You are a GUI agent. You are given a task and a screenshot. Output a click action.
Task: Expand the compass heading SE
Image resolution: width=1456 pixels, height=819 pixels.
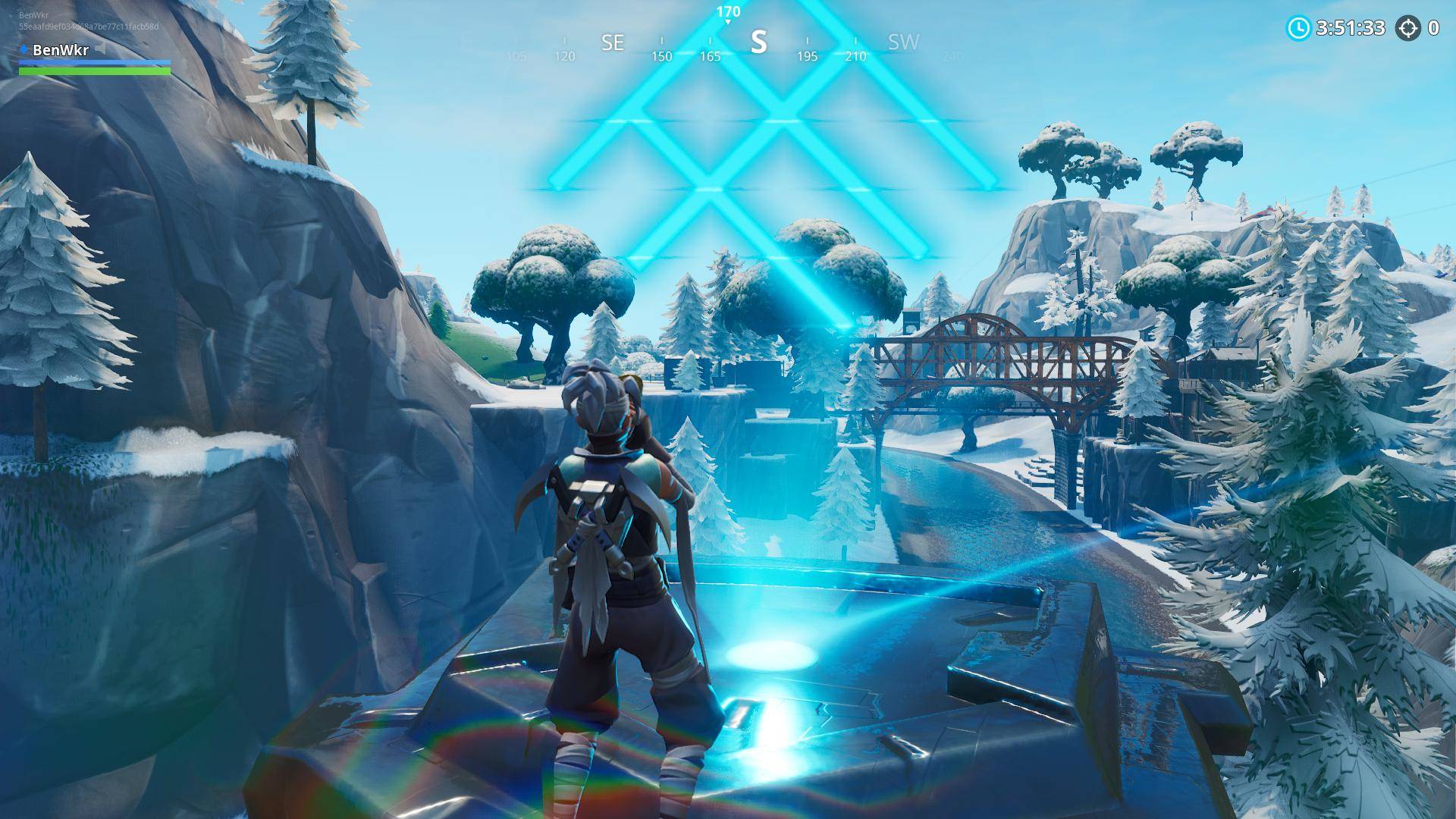(x=613, y=43)
